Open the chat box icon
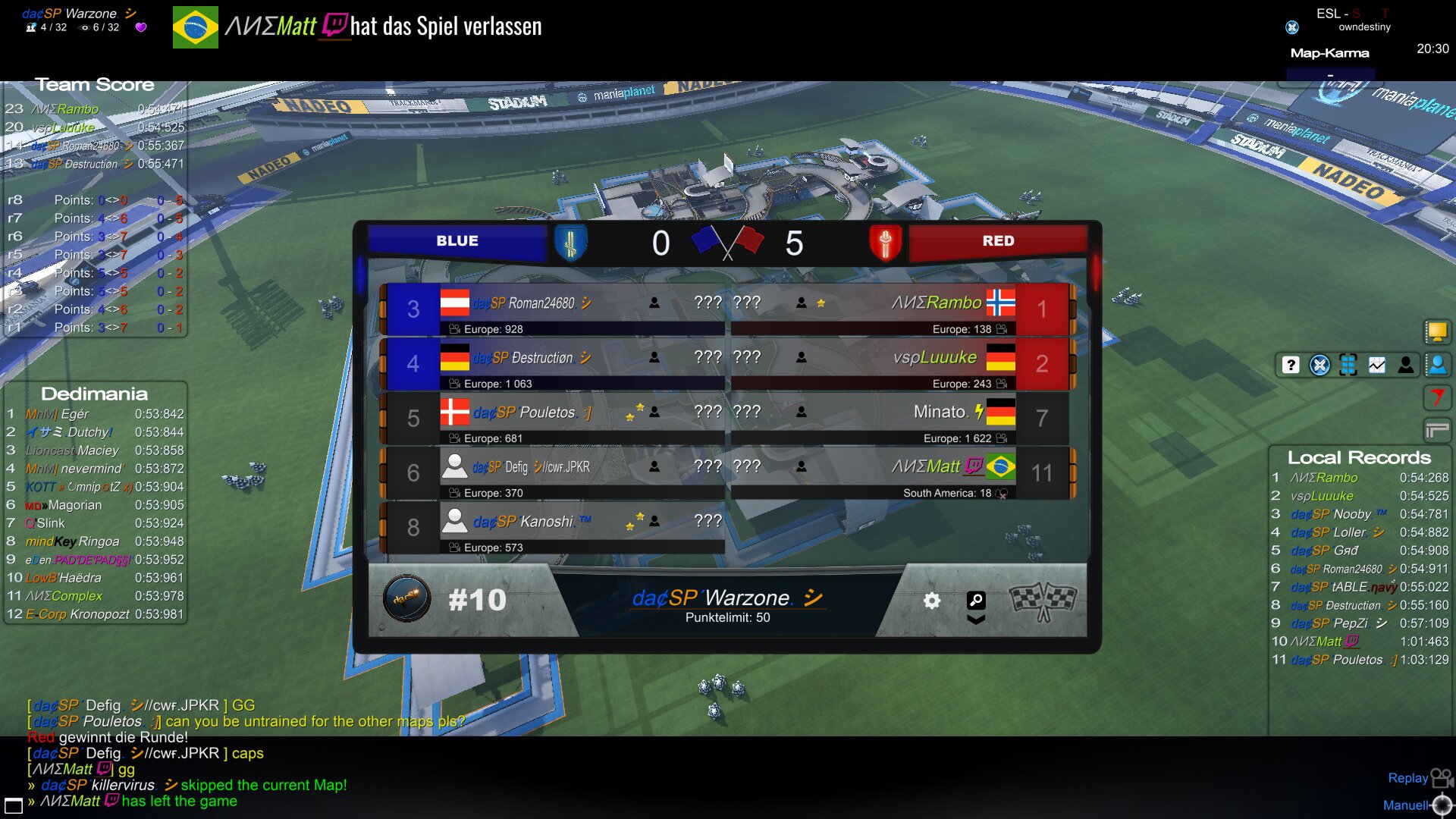1456x819 pixels. click(14, 805)
